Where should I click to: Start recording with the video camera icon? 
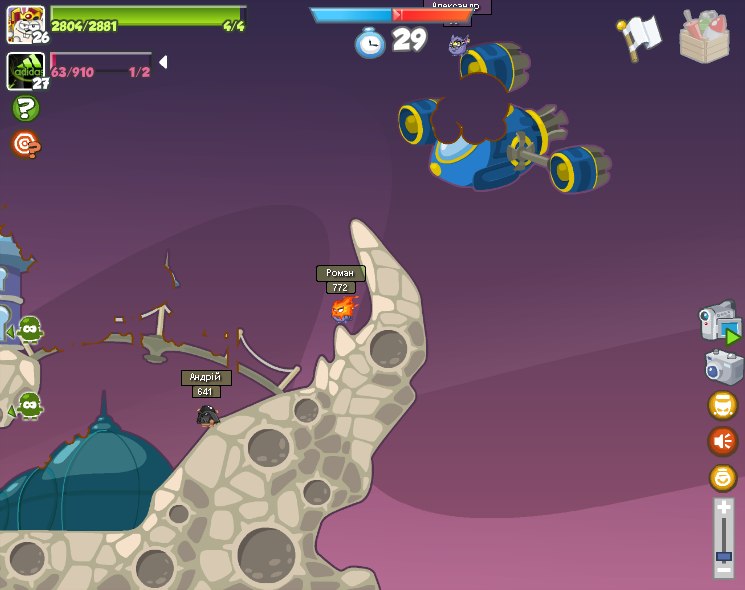[719, 323]
